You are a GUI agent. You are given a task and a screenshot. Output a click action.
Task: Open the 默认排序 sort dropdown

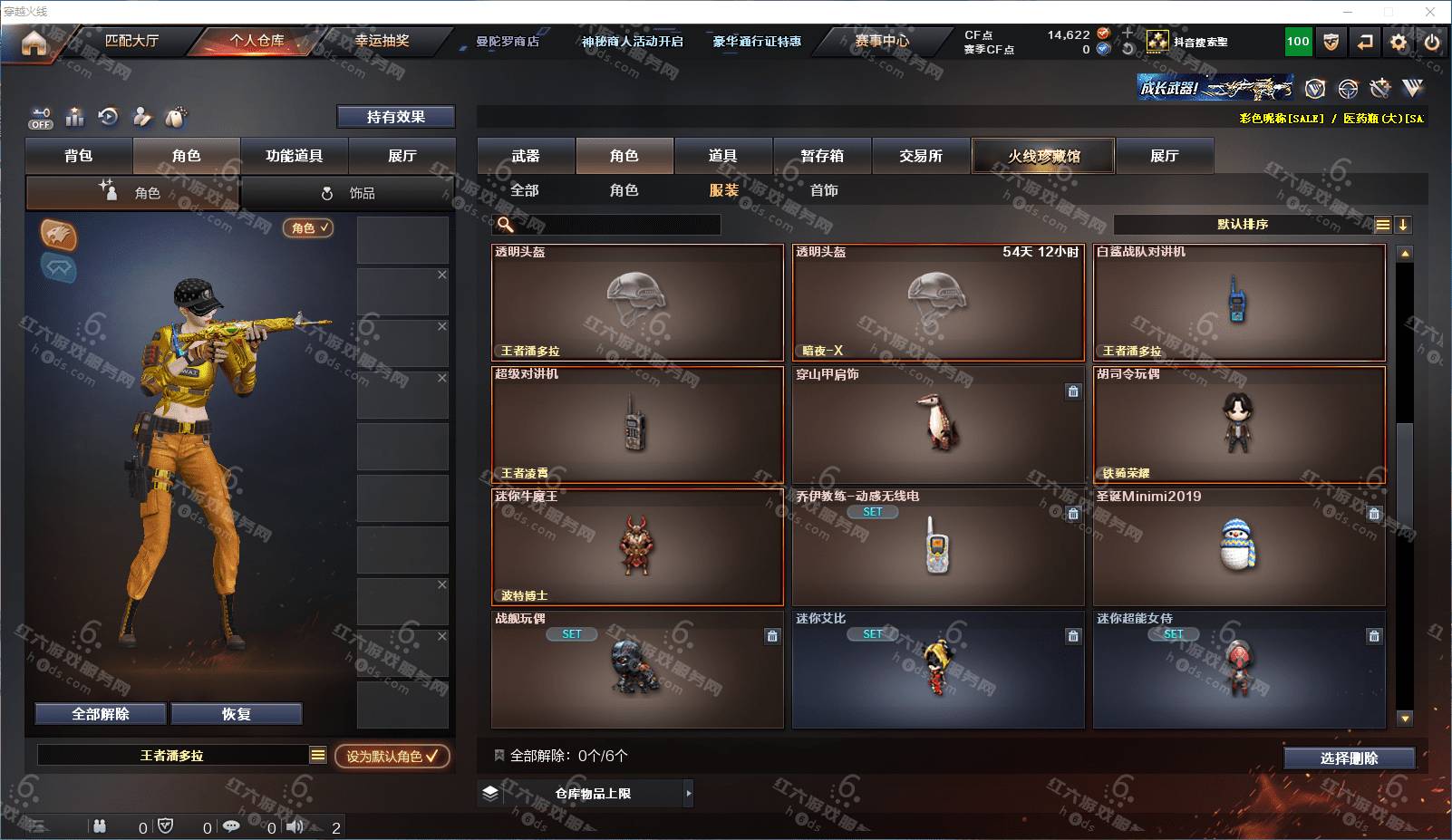tap(1243, 225)
